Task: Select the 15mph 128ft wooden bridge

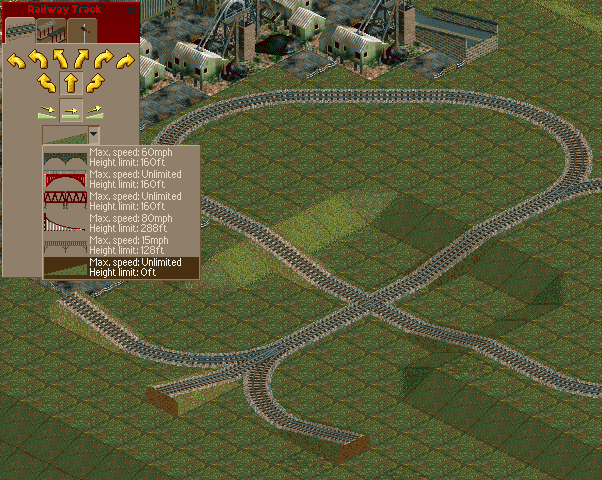Action: click(120, 245)
